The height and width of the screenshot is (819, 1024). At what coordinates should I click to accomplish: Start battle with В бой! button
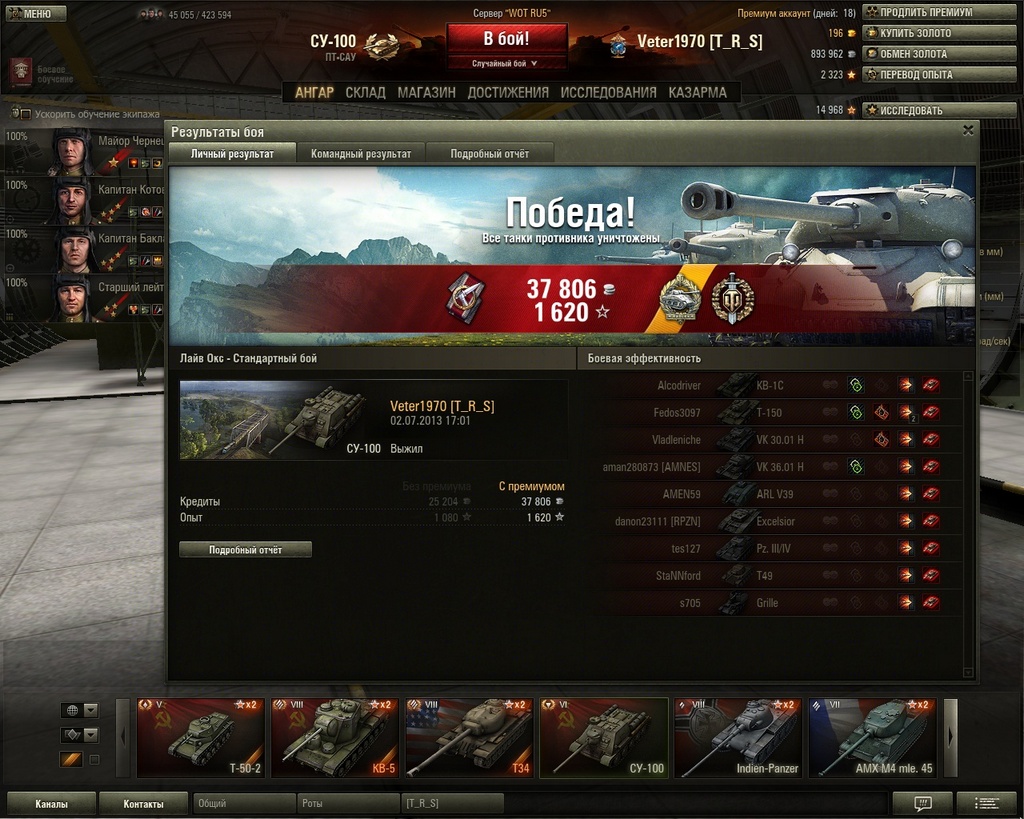click(x=506, y=40)
